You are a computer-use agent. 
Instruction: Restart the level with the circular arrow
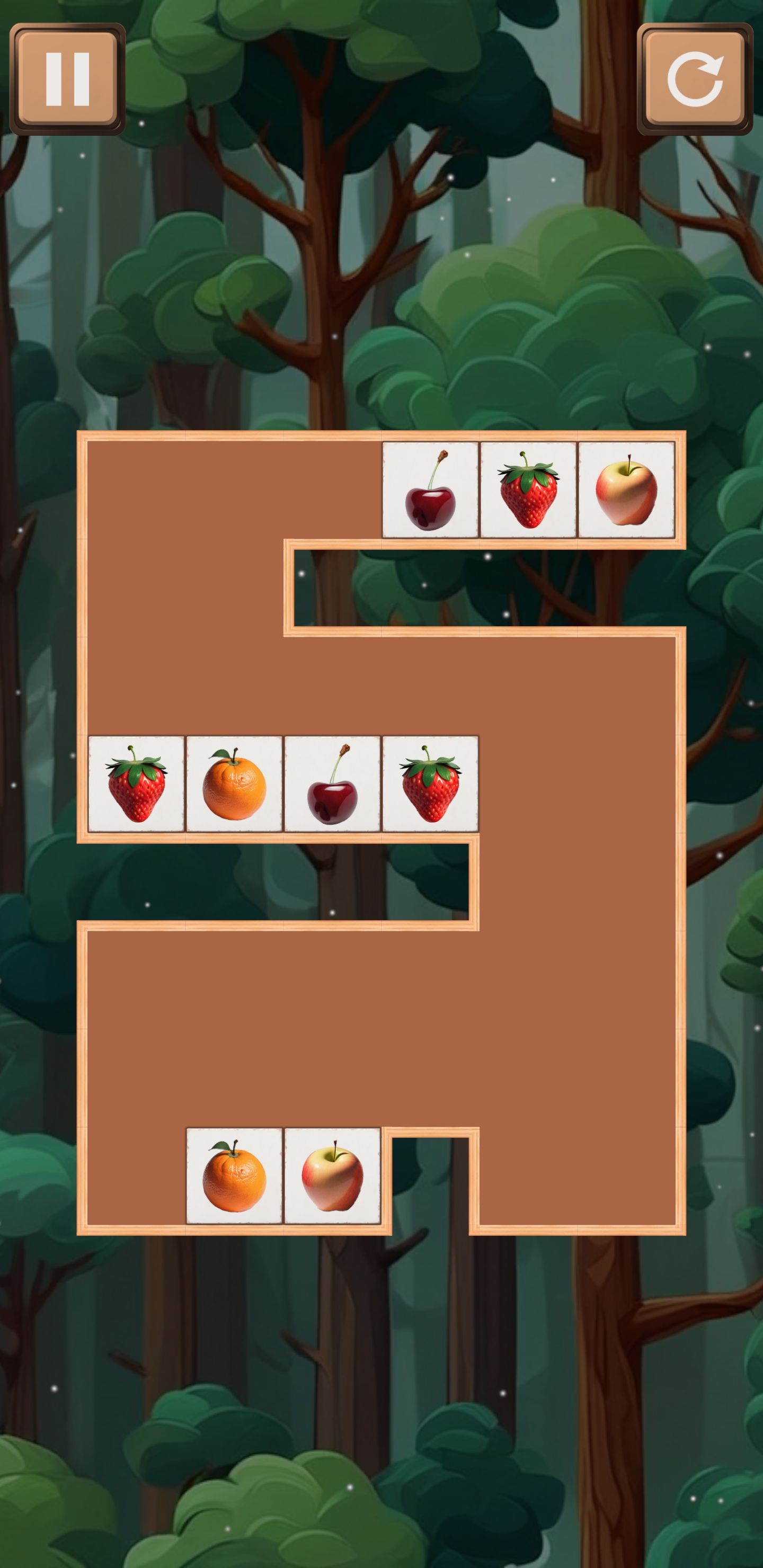click(694, 78)
